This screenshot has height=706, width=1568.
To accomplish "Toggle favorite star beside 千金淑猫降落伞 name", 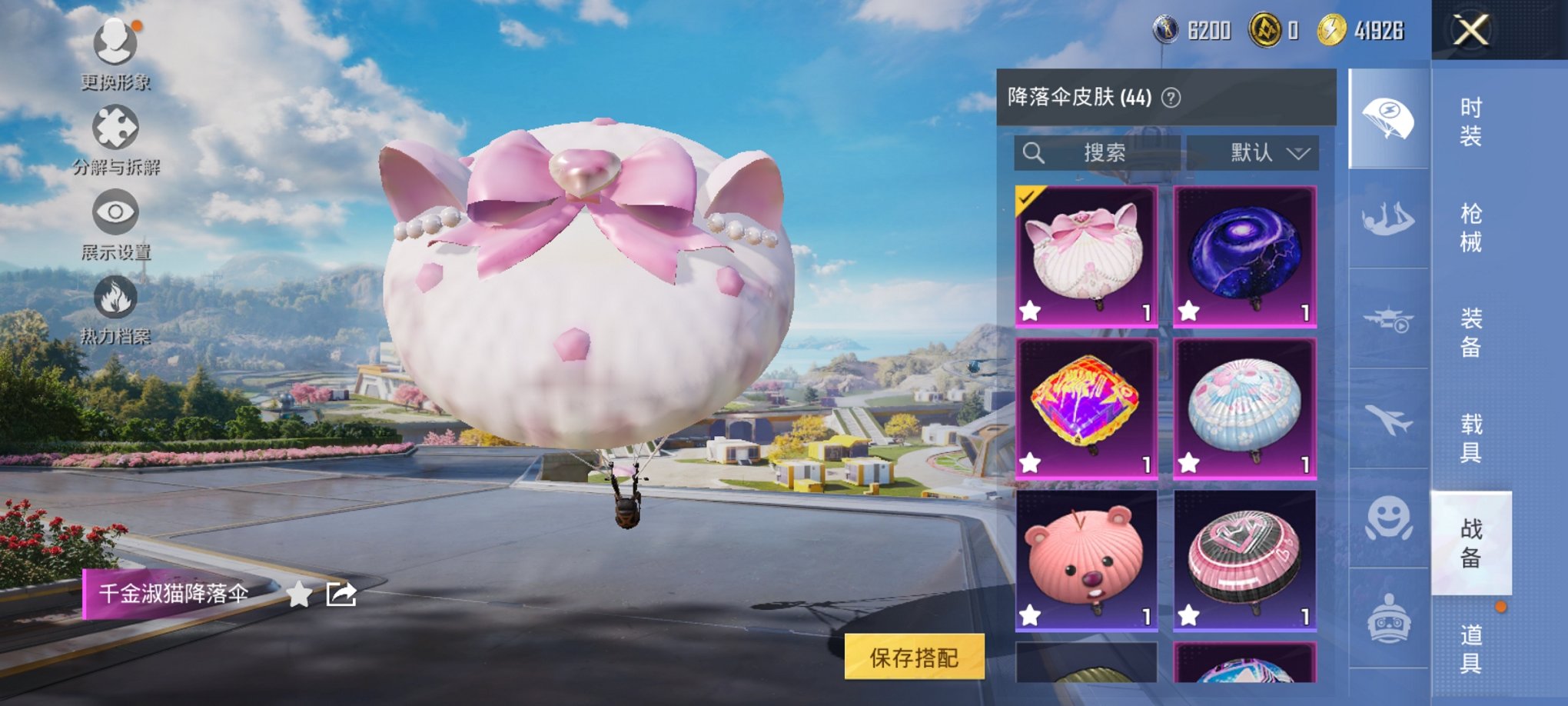I will point(298,594).
